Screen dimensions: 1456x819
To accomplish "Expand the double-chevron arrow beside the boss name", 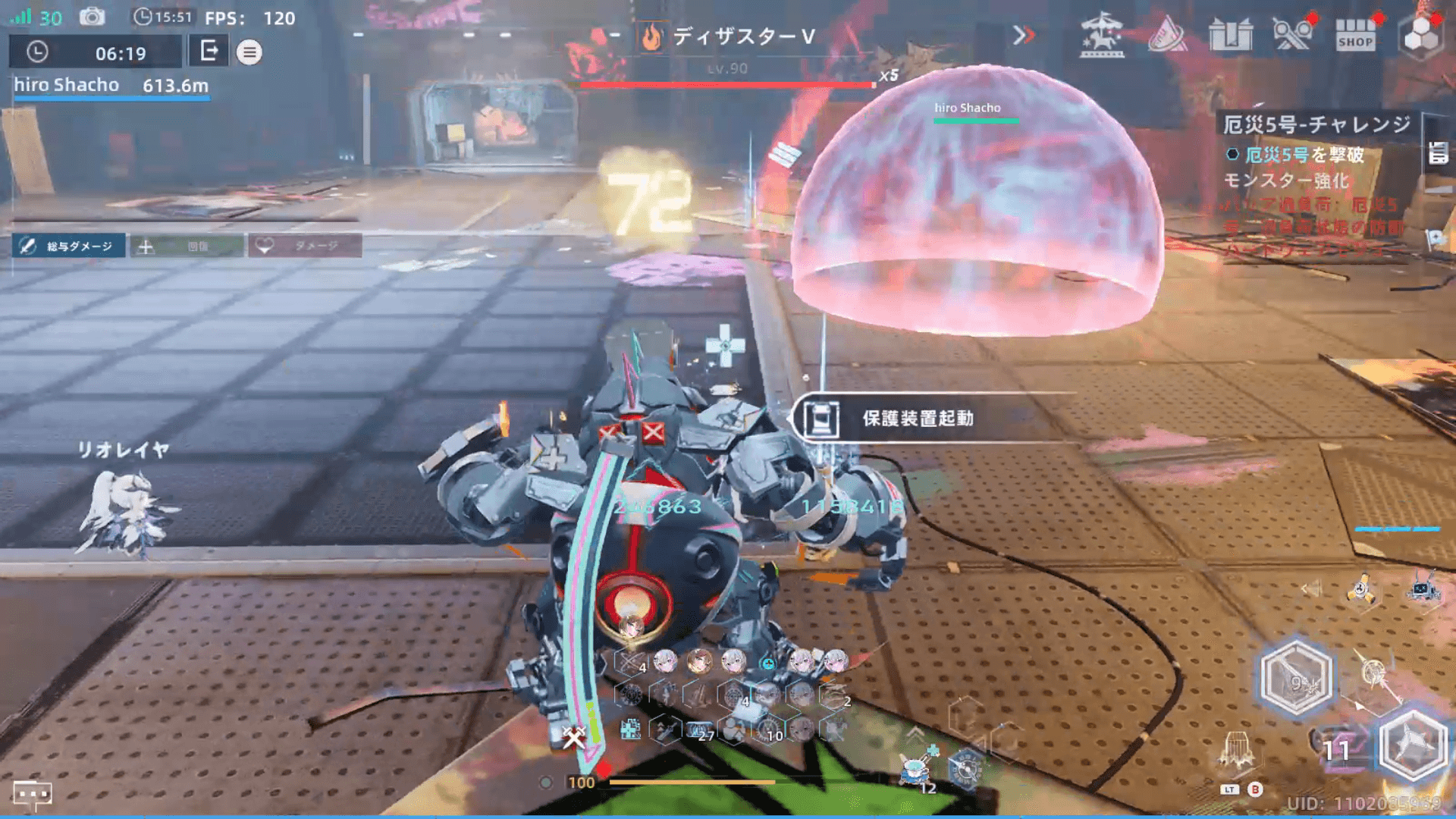I will coord(1023,36).
